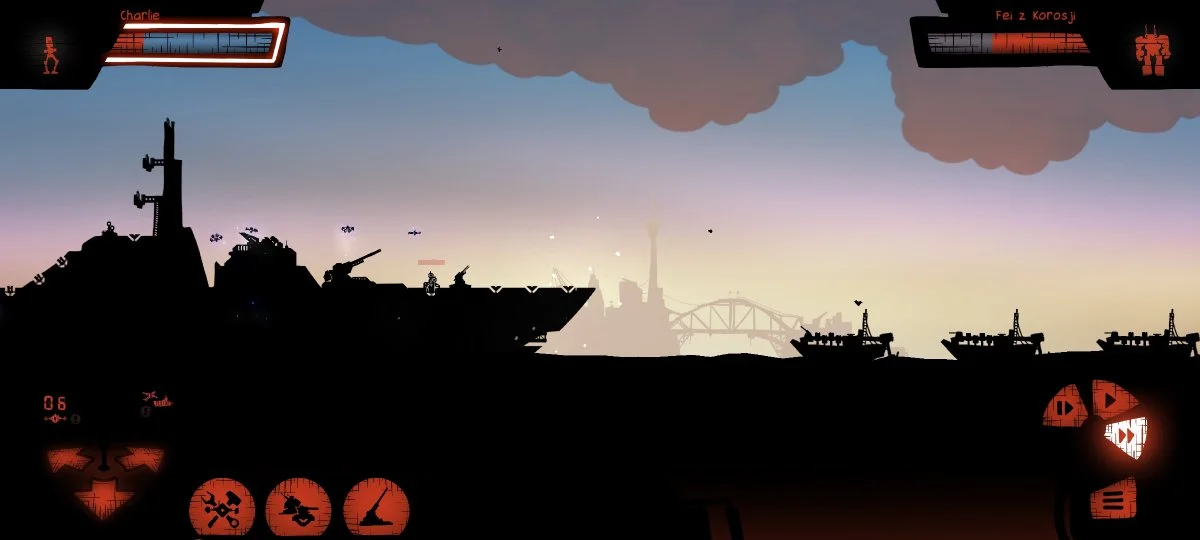Click the right arrow movement button
Image resolution: width=1200 pixels, height=540 pixels.
pyautogui.click(x=140, y=460)
